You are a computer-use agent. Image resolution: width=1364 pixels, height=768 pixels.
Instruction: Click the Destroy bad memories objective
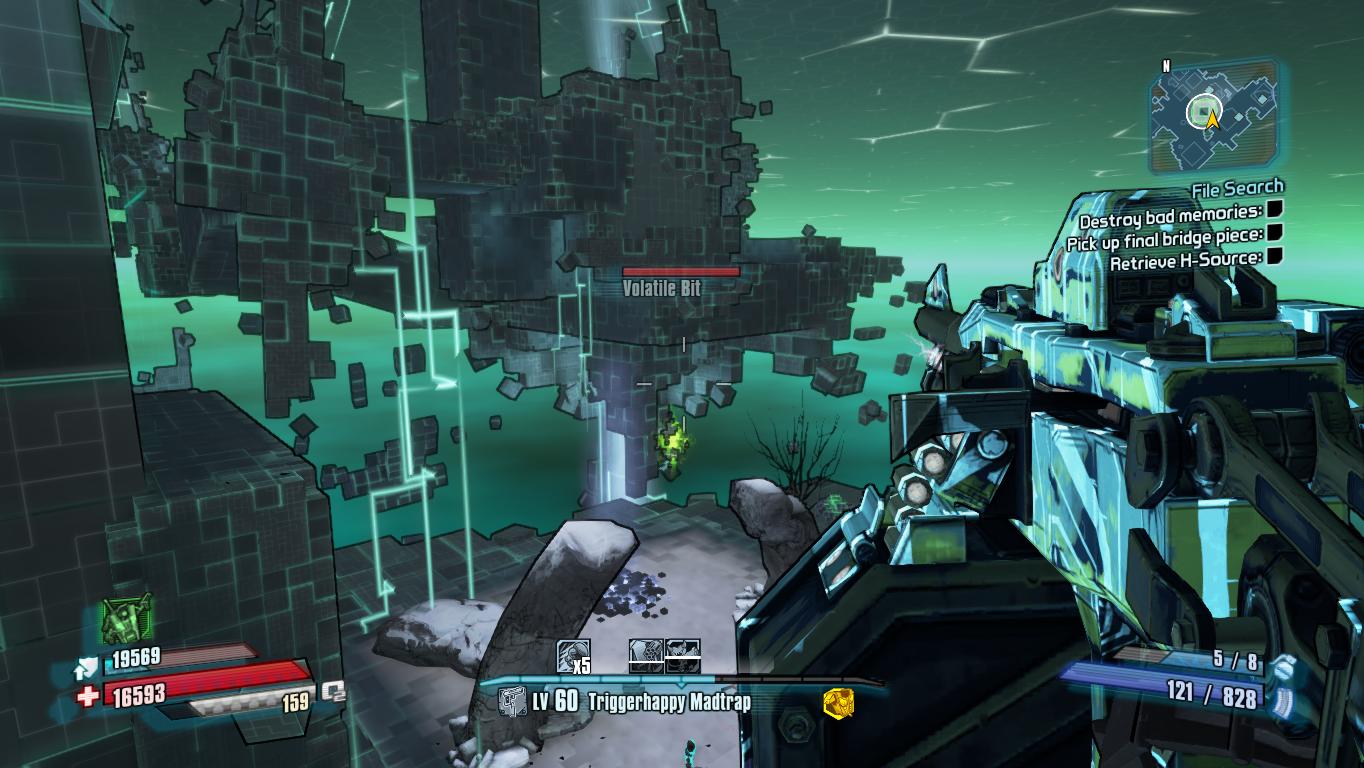pos(1170,213)
